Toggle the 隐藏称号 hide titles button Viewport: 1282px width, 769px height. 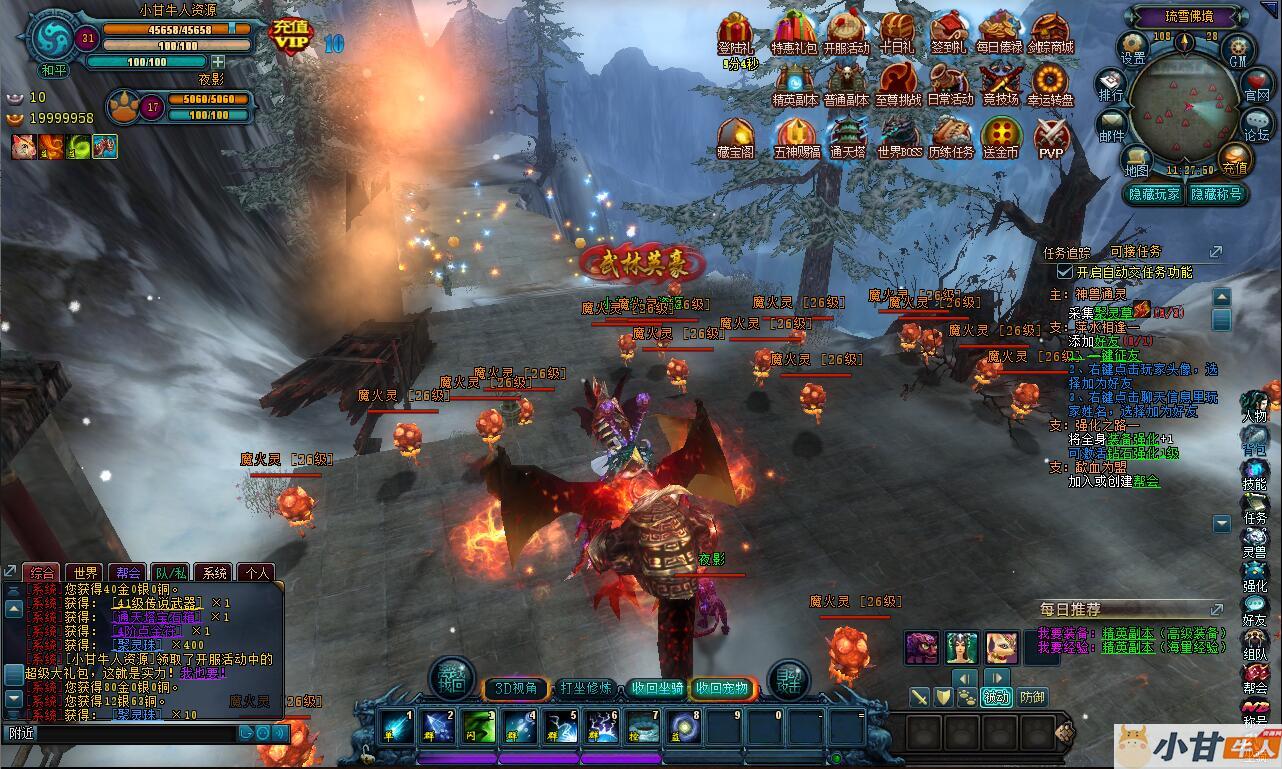coord(1216,194)
